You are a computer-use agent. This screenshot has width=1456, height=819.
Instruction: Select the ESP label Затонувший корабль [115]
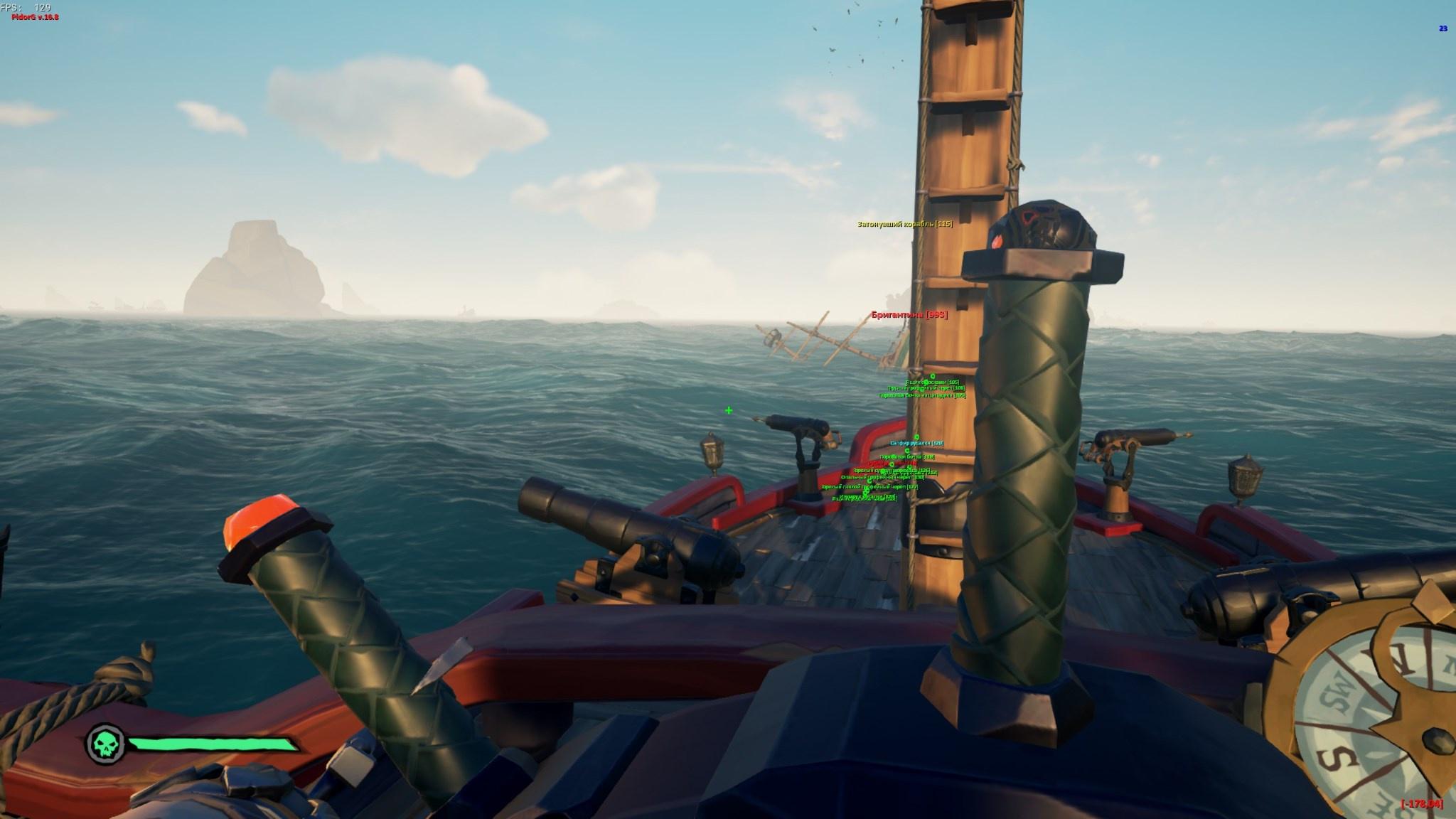[x=904, y=225]
